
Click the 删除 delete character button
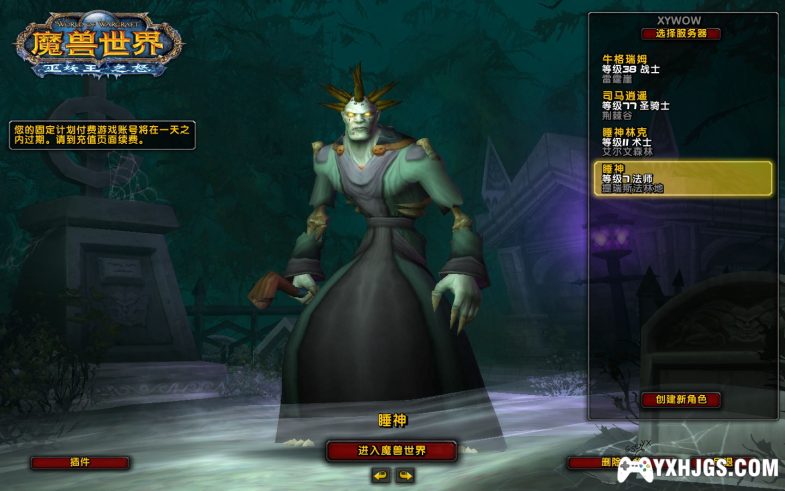click(590, 463)
